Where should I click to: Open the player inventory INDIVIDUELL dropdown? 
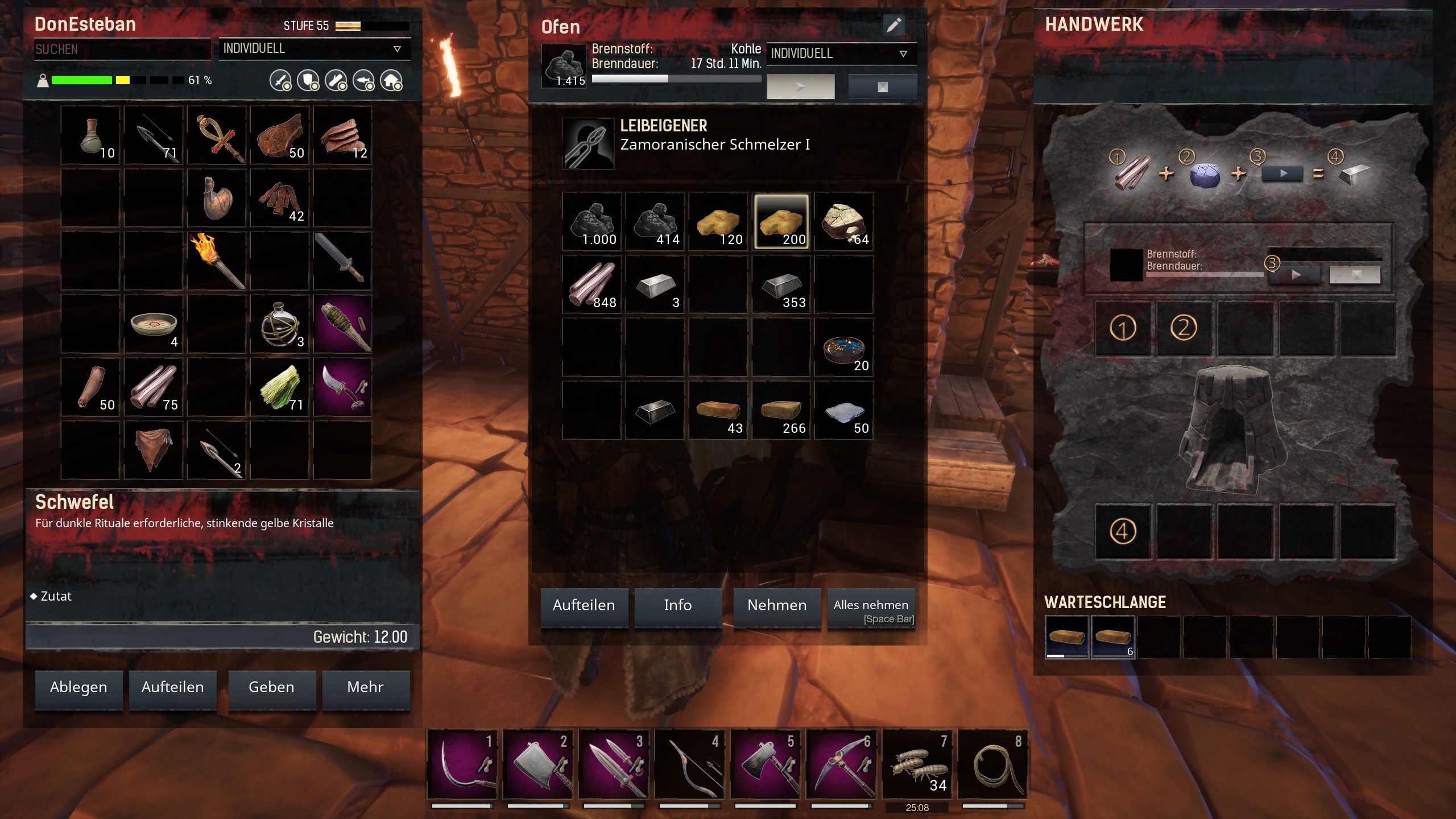pos(313,49)
